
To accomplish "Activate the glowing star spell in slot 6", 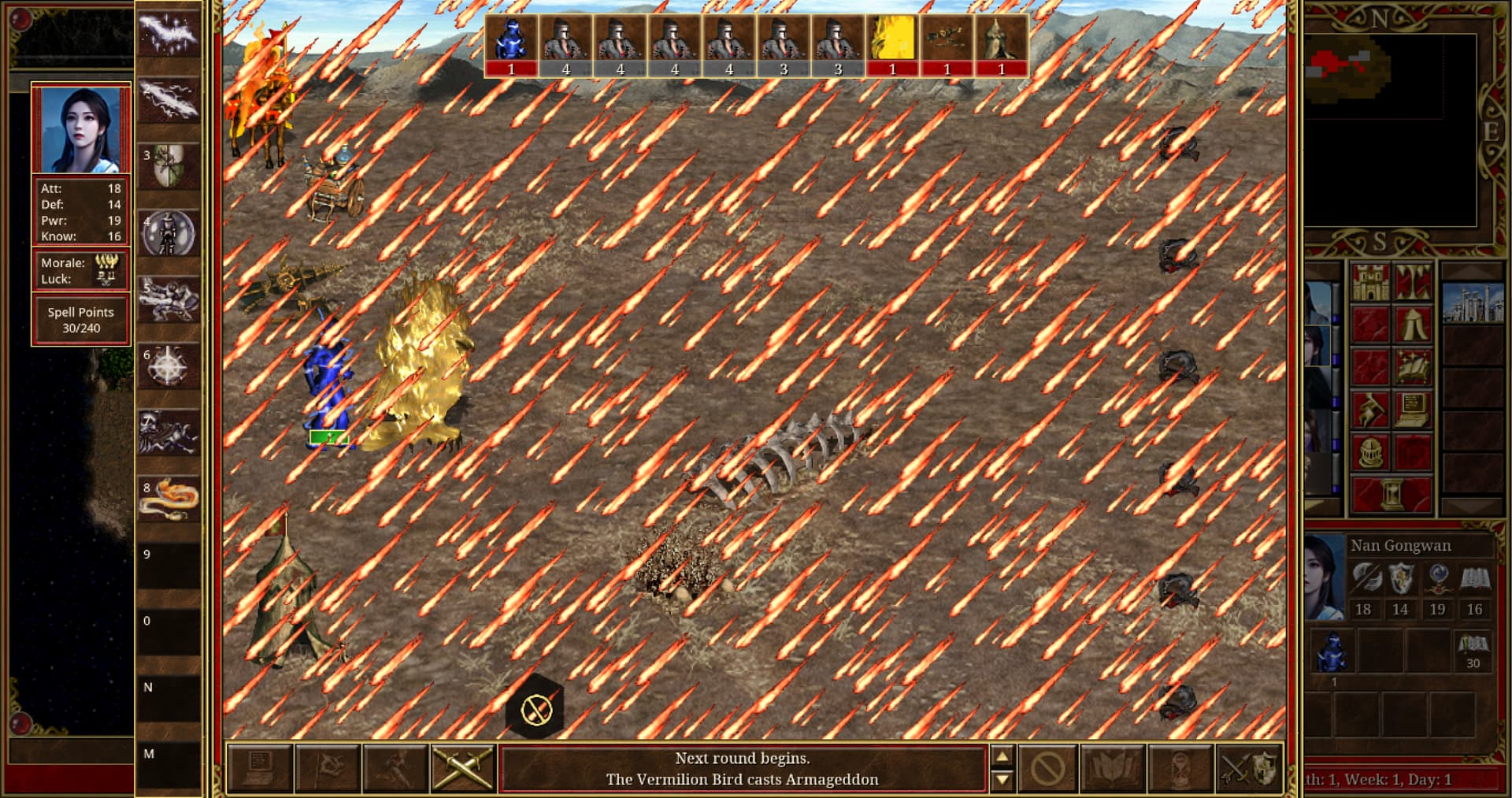I will coord(168,366).
